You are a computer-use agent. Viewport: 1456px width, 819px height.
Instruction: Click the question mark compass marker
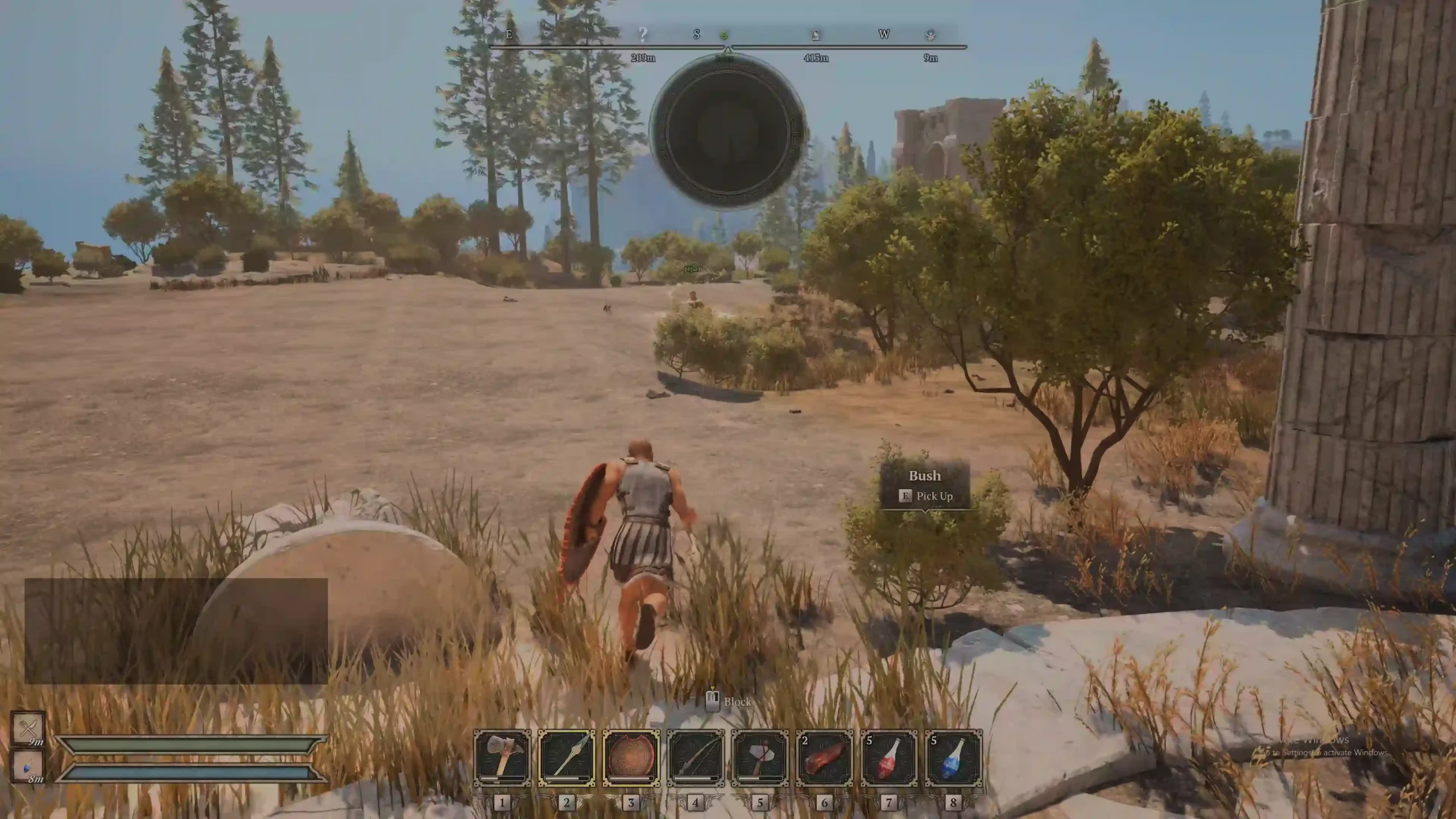coord(643,35)
